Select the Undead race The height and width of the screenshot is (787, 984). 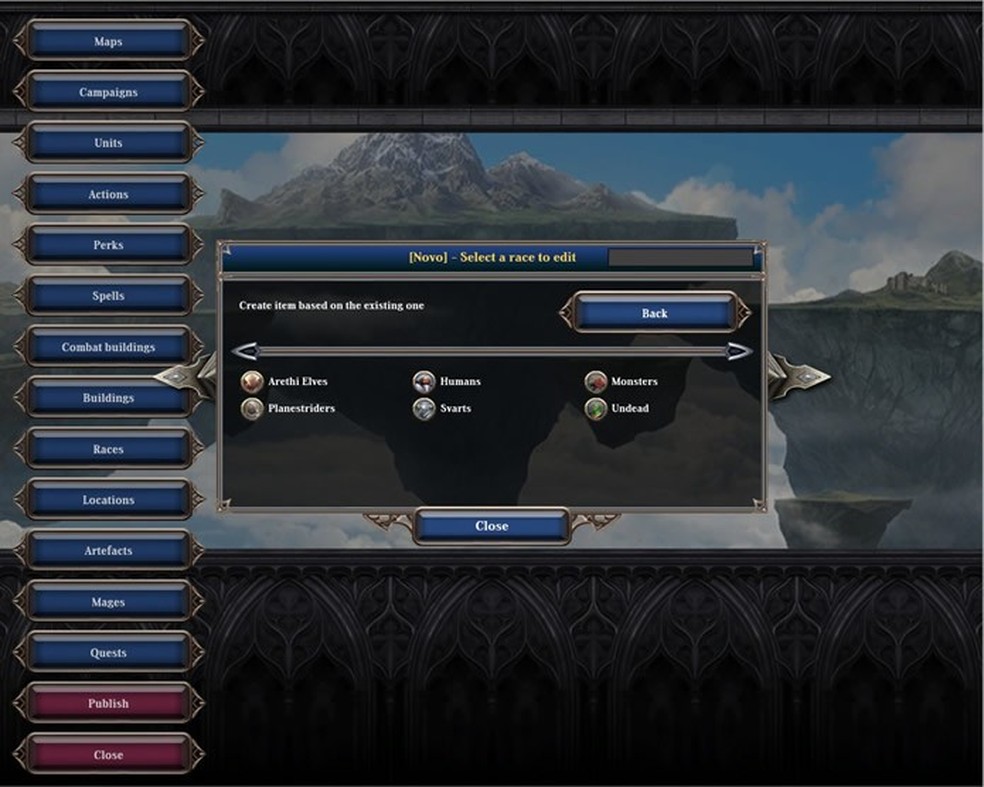tap(629, 409)
